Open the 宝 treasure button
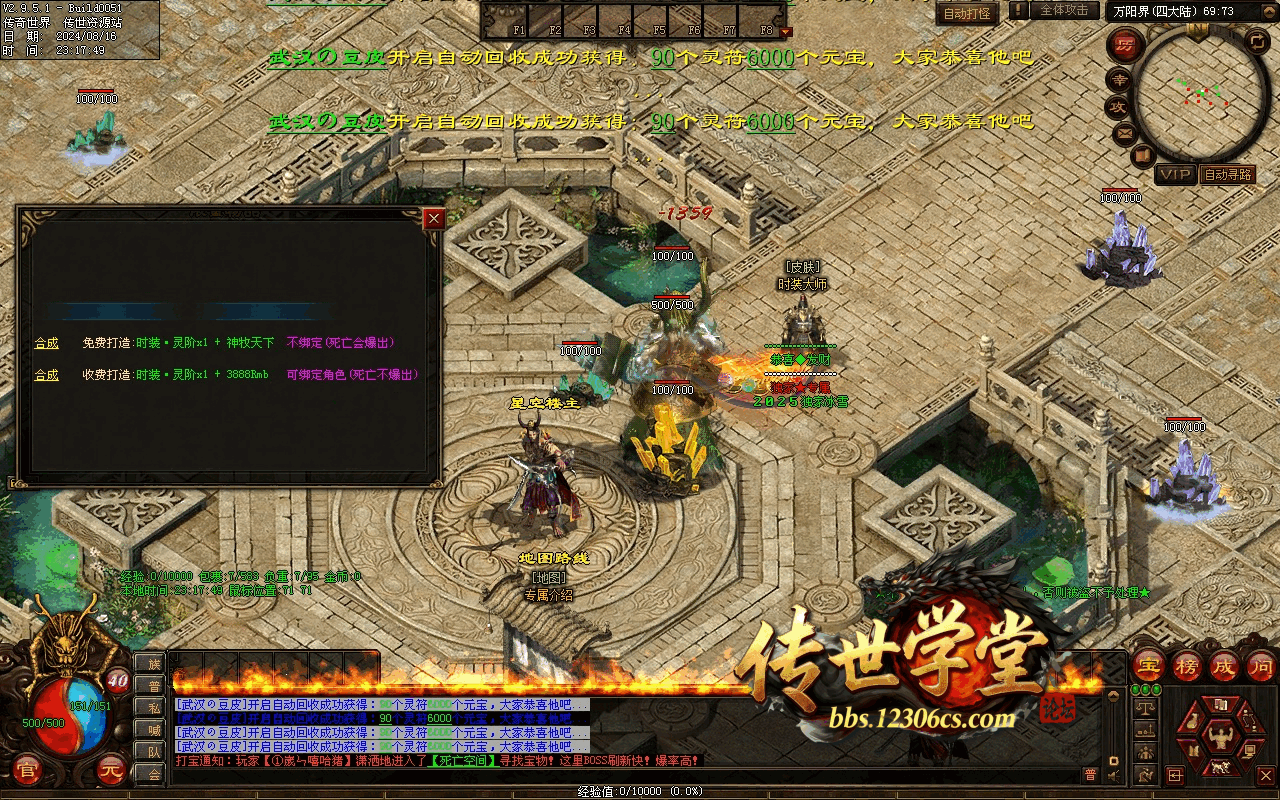 (1148, 667)
